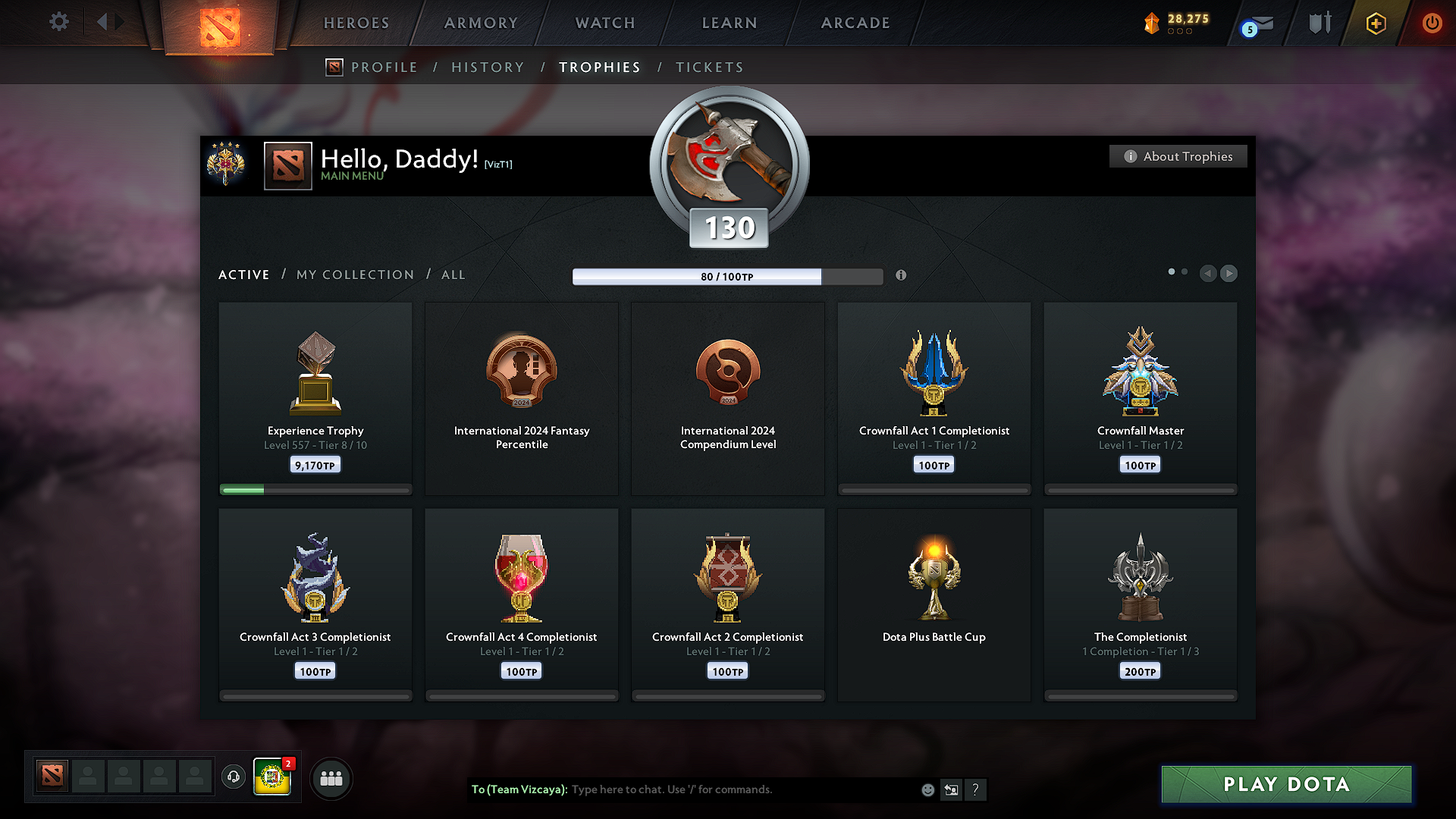Viewport: 1456px width, 819px height.
Task: Toggle the info tooltip beside the TP bar
Action: coord(902,276)
